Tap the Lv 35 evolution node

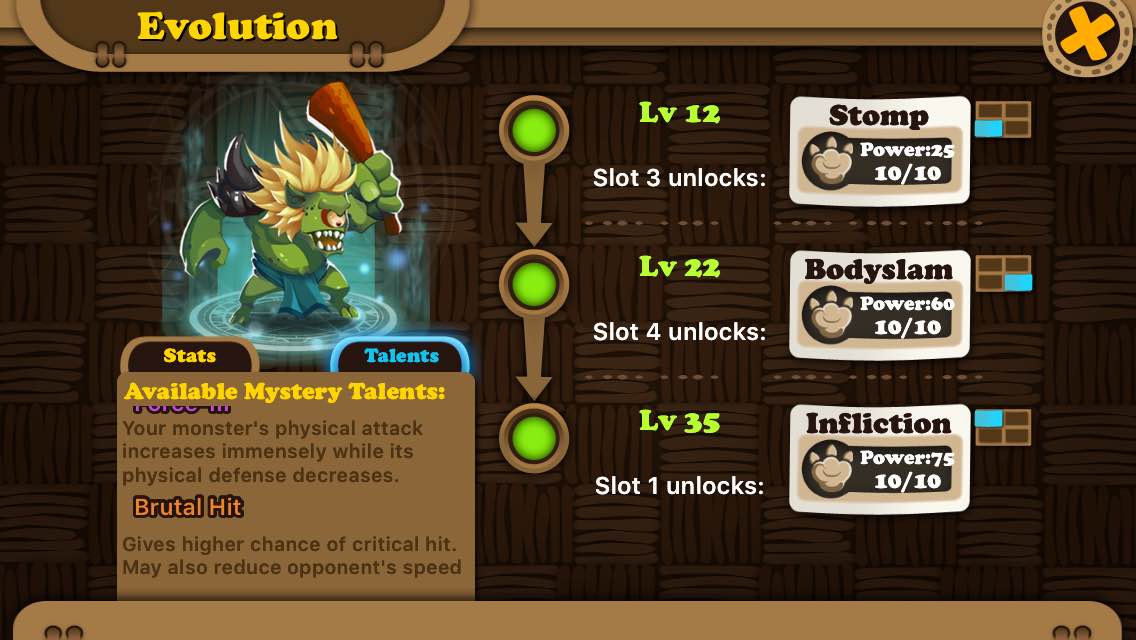pyautogui.click(x=534, y=438)
